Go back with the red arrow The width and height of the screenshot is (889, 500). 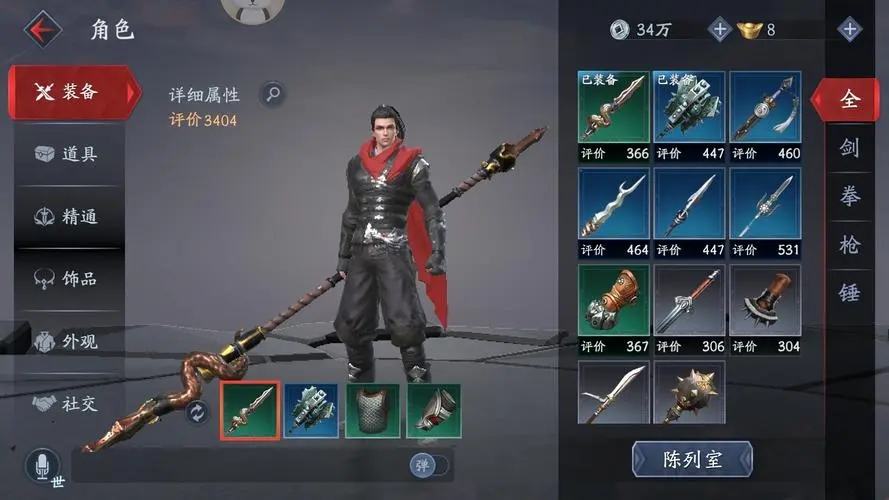click(x=42, y=29)
